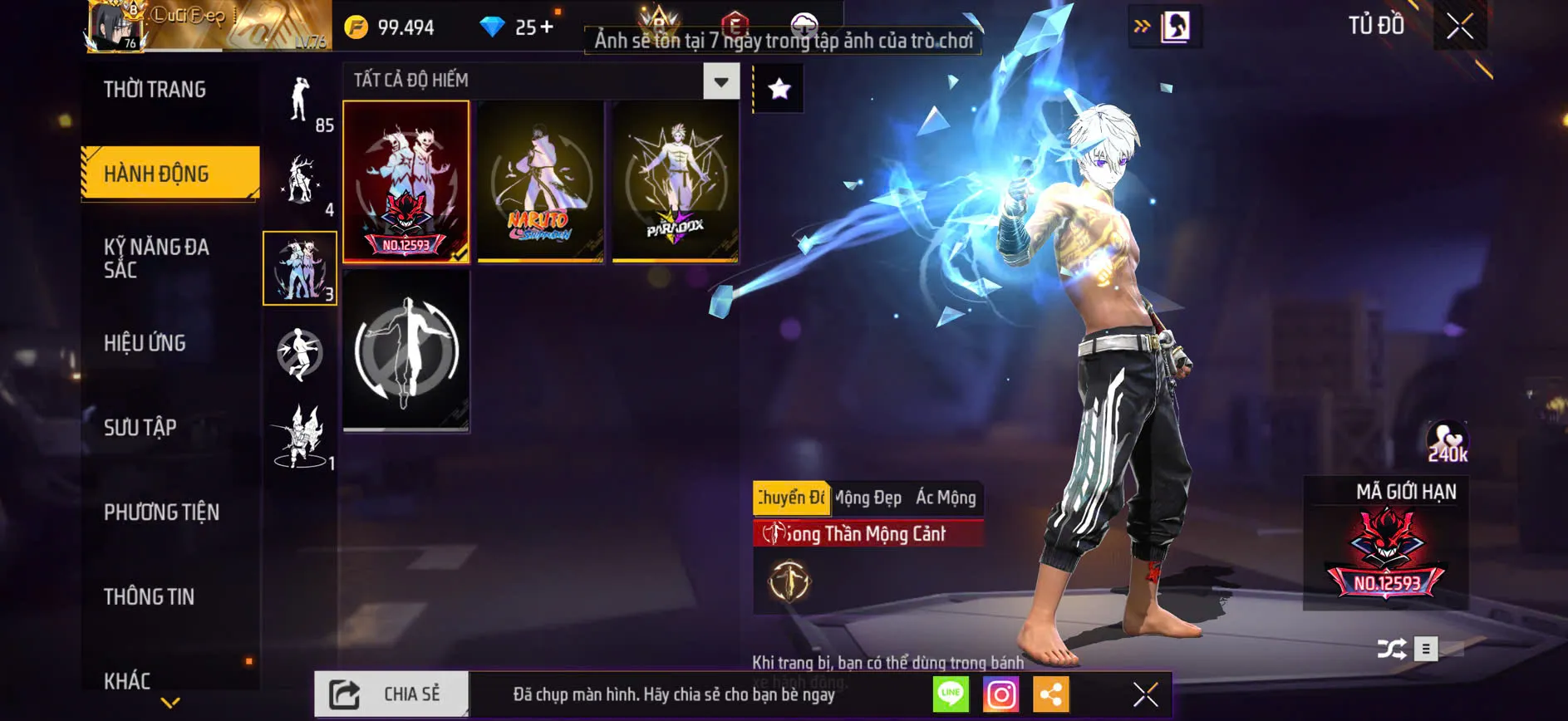Share screenshot via LINE icon

pyautogui.click(x=950, y=695)
